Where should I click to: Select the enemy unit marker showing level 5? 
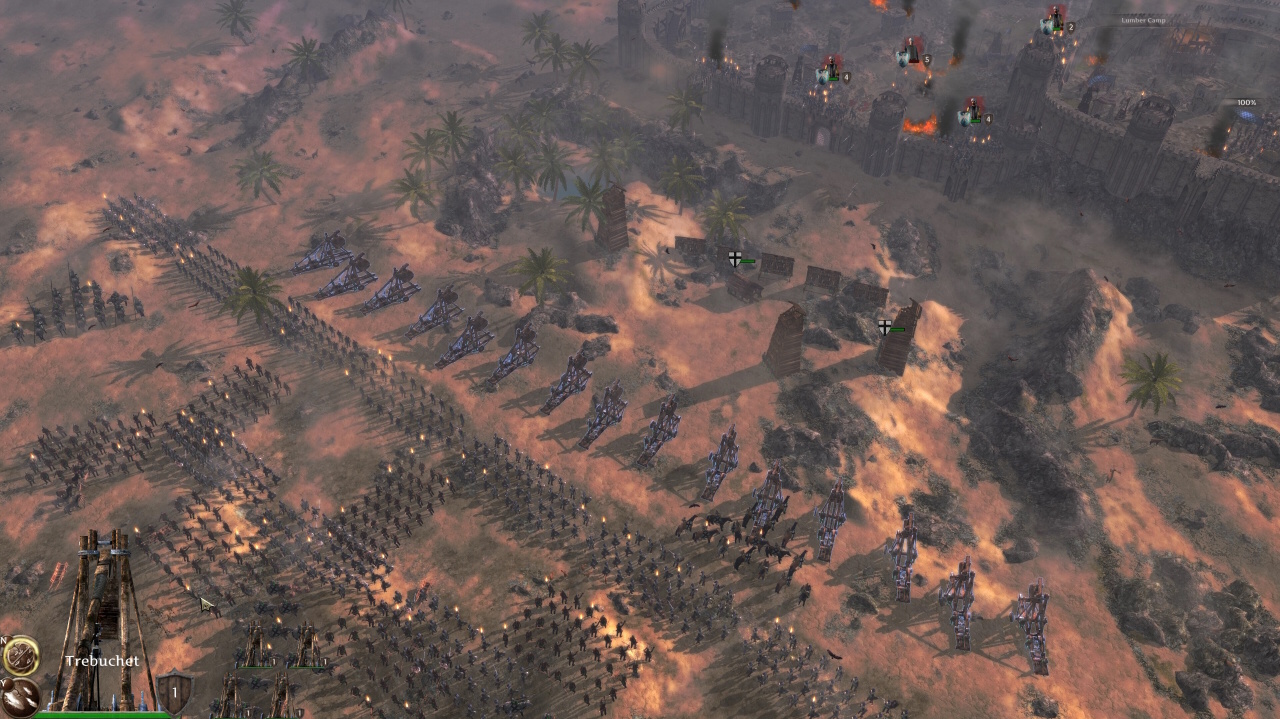(912, 54)
